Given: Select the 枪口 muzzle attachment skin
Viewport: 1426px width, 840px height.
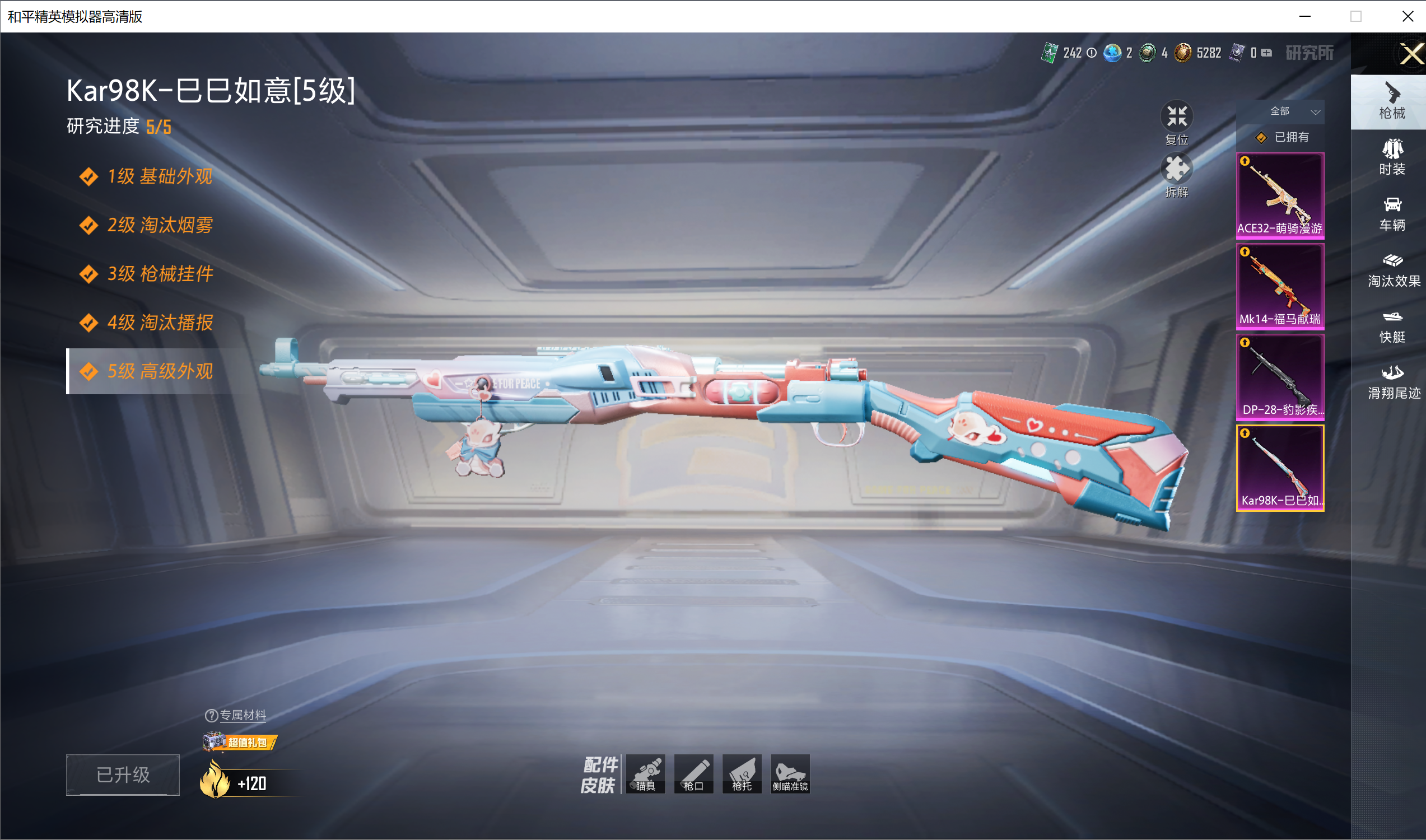Looking at the screenshot, I should click(693, 774).
